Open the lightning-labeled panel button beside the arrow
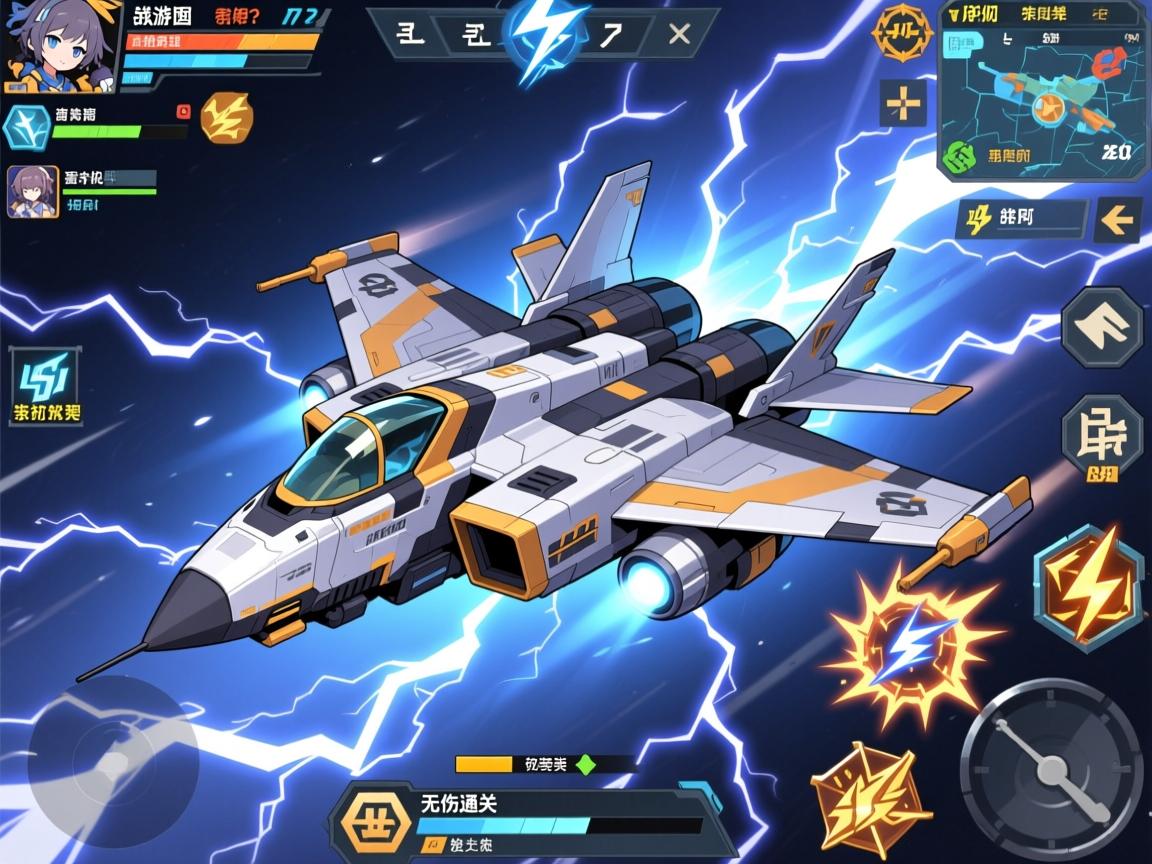The height and width of the screenshot is (864, 1152). pyautogui.click(x=1020, y=219)
